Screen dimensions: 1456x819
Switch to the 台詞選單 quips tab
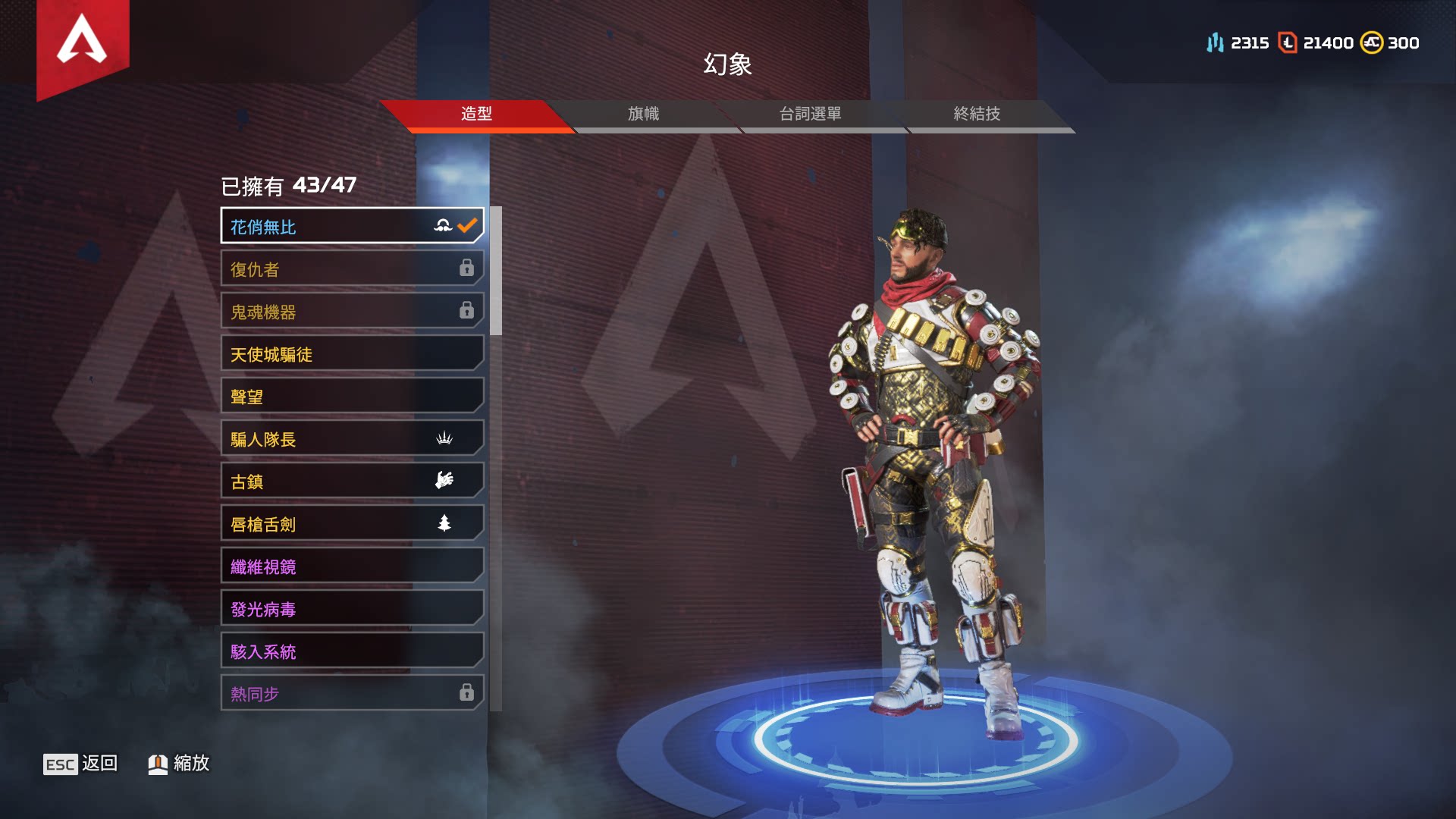click(810, 115)
